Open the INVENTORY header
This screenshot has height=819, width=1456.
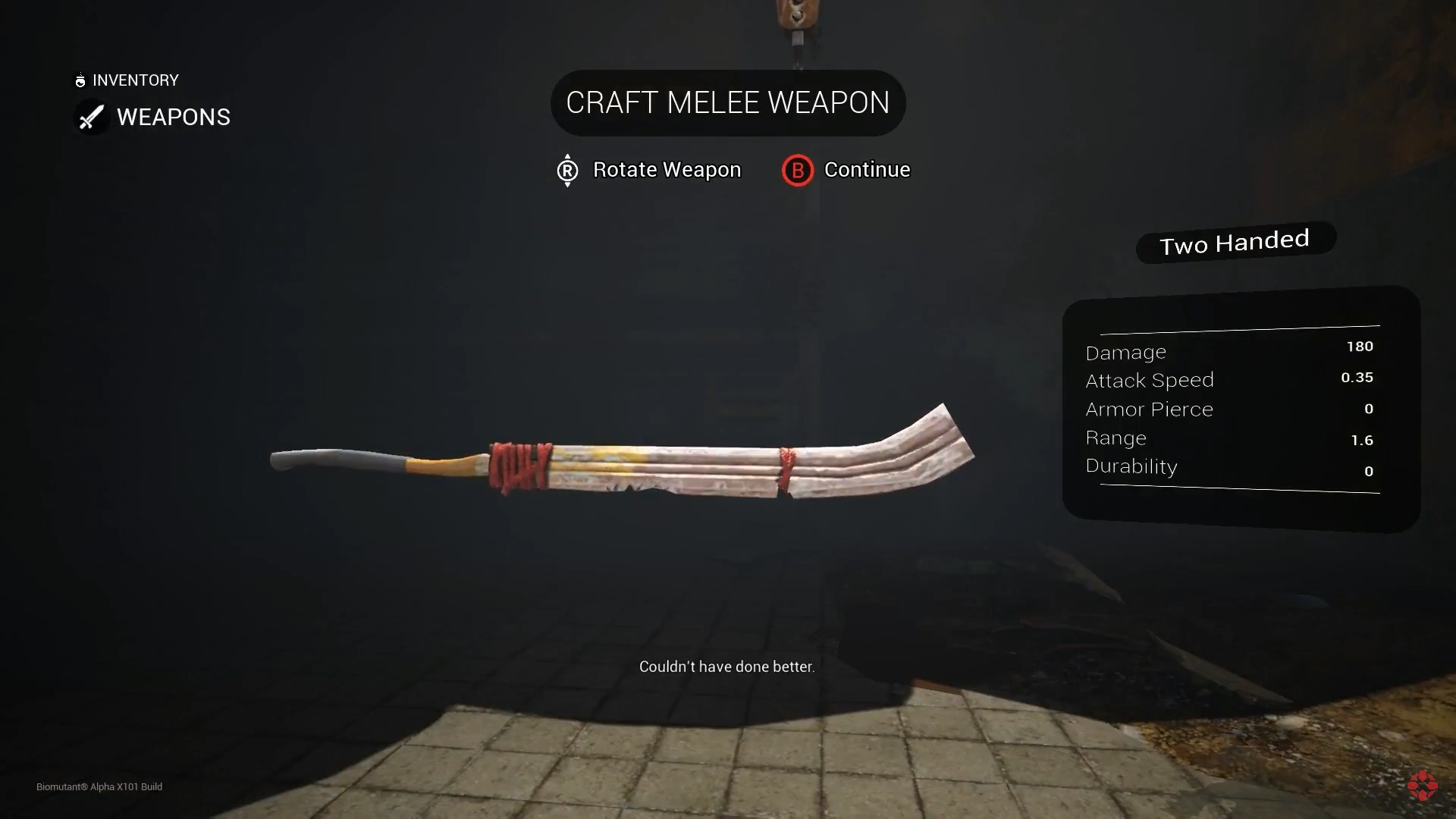click(134, 80)
